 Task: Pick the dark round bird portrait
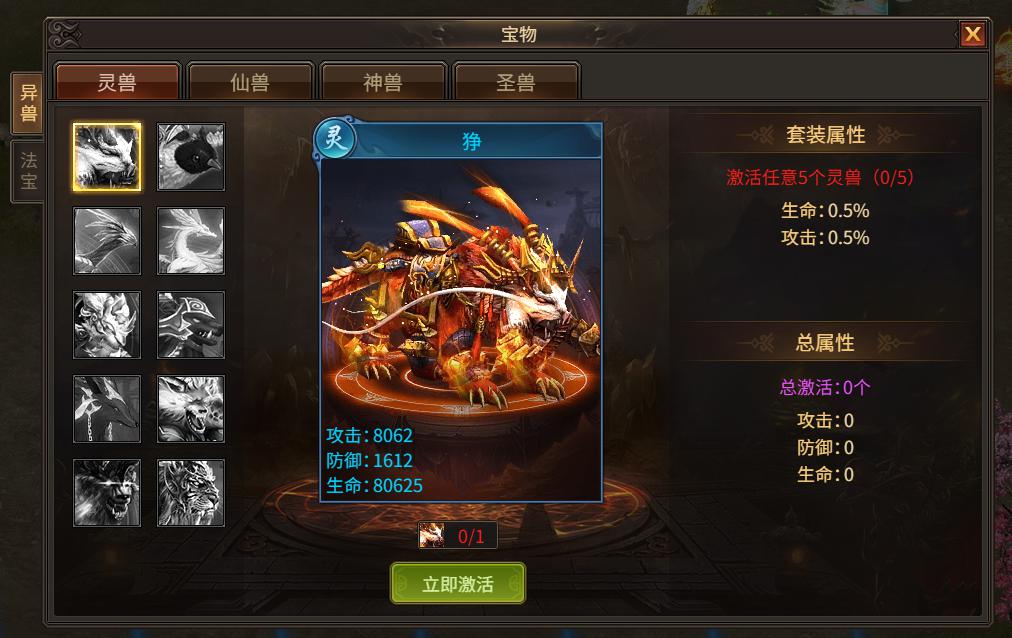point(191,157)
